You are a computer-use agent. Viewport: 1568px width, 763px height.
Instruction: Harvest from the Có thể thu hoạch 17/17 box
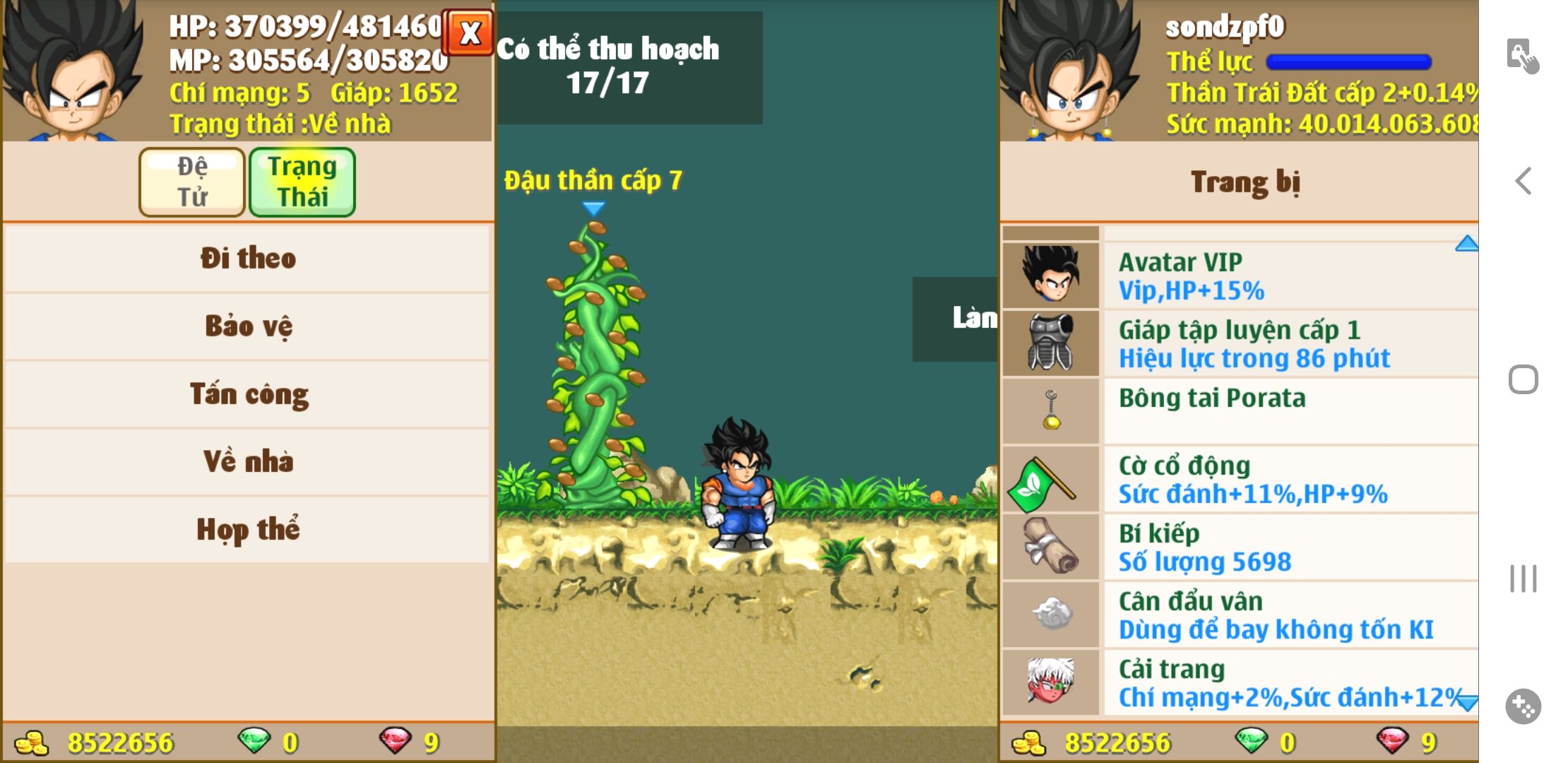[629, 67]
